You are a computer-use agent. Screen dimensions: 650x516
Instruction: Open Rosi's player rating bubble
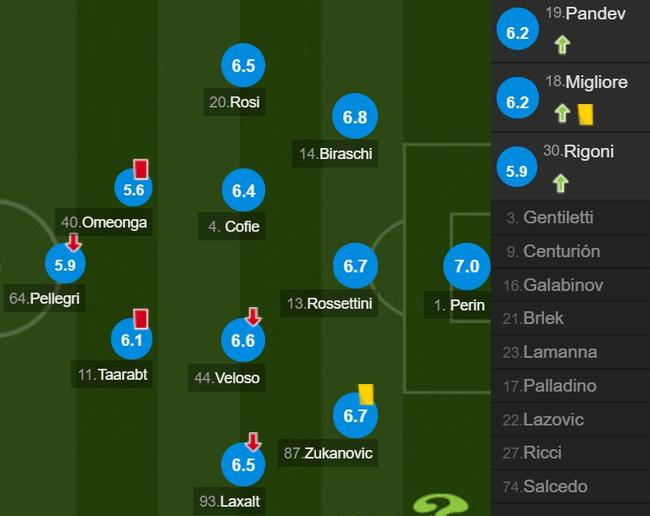[x=243, y=66]
